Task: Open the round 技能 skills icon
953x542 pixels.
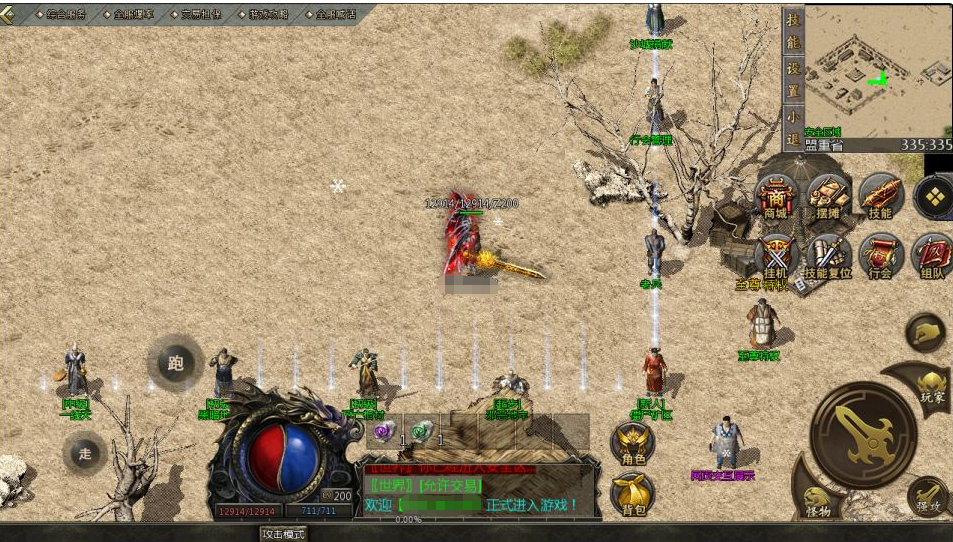Action: point(880,197)
